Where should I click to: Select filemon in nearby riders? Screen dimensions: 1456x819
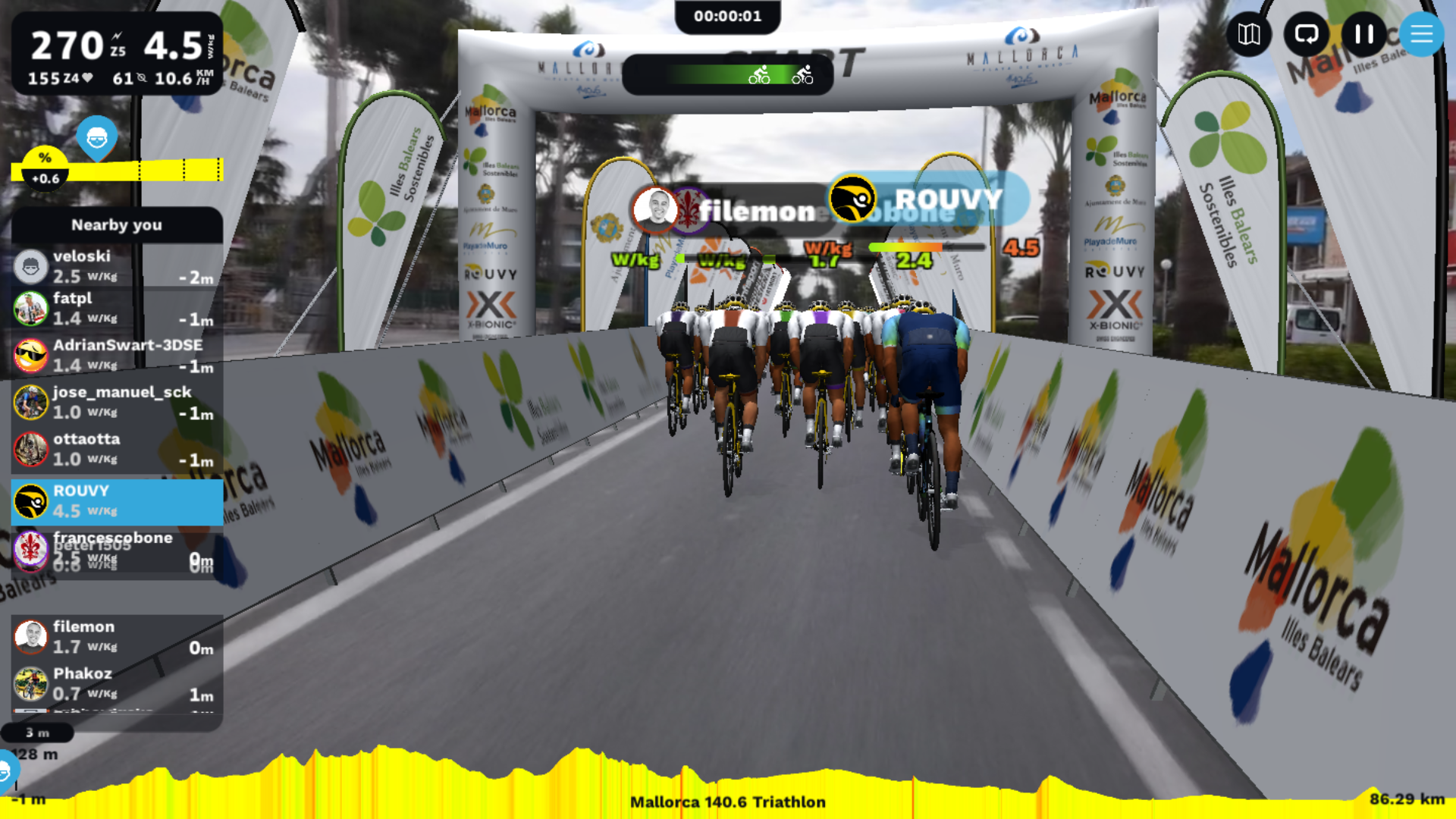point(117,637)
